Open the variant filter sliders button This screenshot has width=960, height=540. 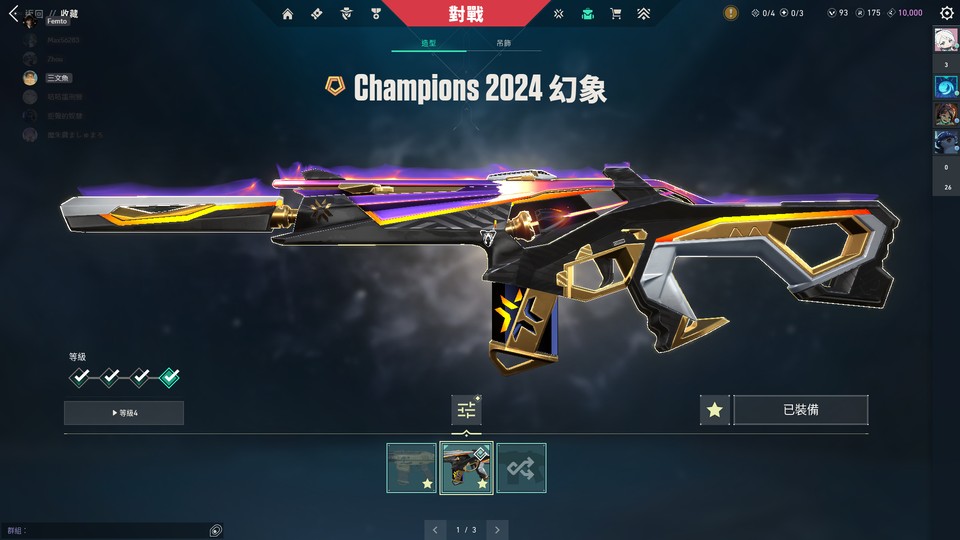(466, 409)
